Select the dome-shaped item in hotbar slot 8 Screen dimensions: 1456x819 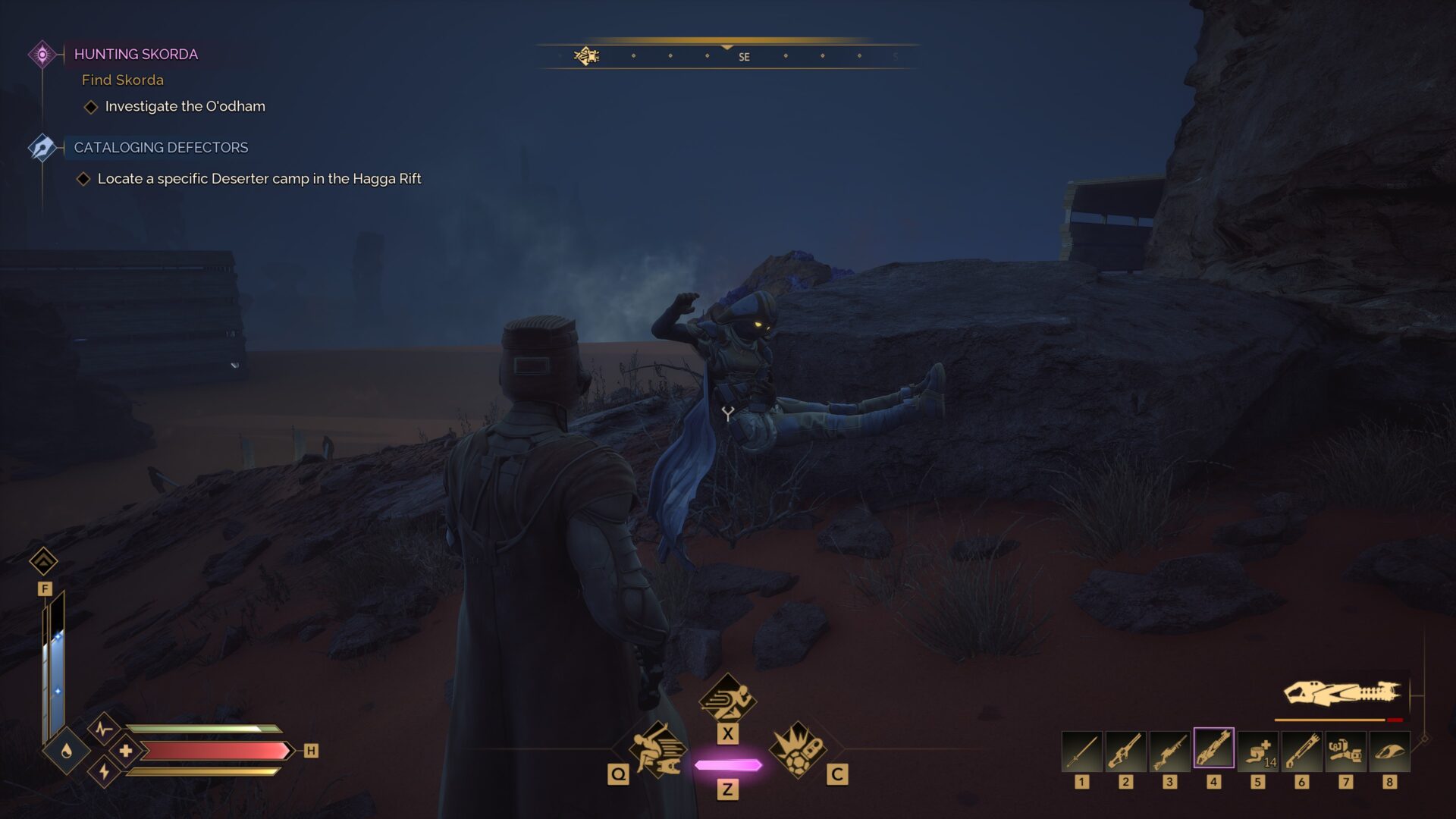tap(1389, 750)
